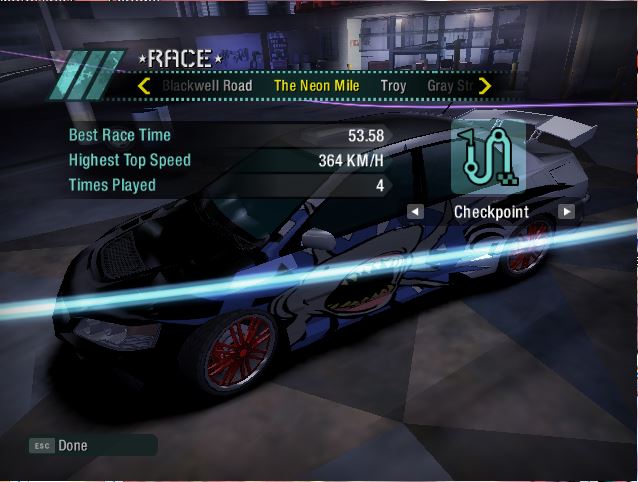Image resolution: width=638 pixels, height=482 pixels.
Task: Show previous race mode before Checkpoint
Action: (x=415, y=212)
